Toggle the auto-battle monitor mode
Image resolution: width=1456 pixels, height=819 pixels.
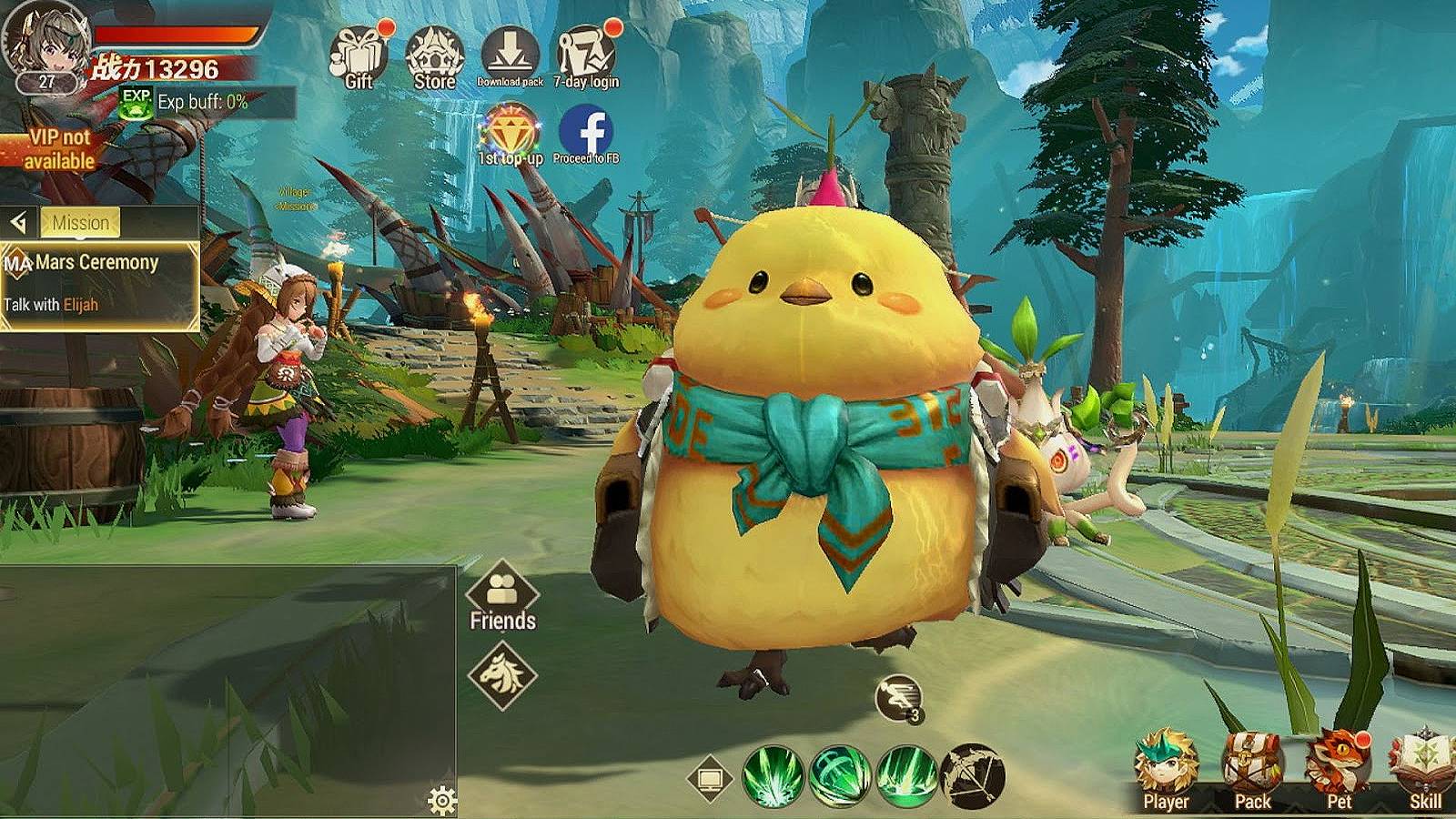pos(713,779)
